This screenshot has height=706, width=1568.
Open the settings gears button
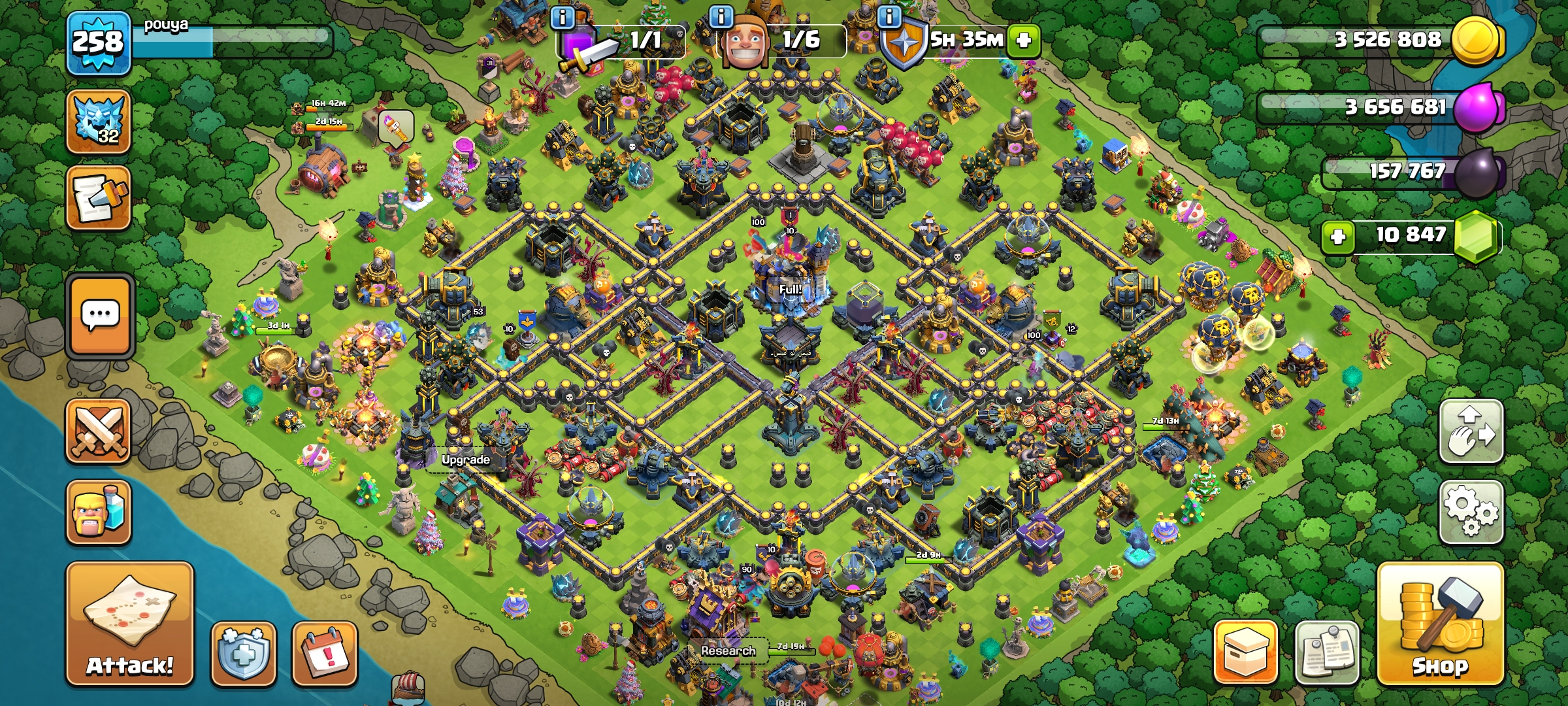click(x=1471, y=512)
